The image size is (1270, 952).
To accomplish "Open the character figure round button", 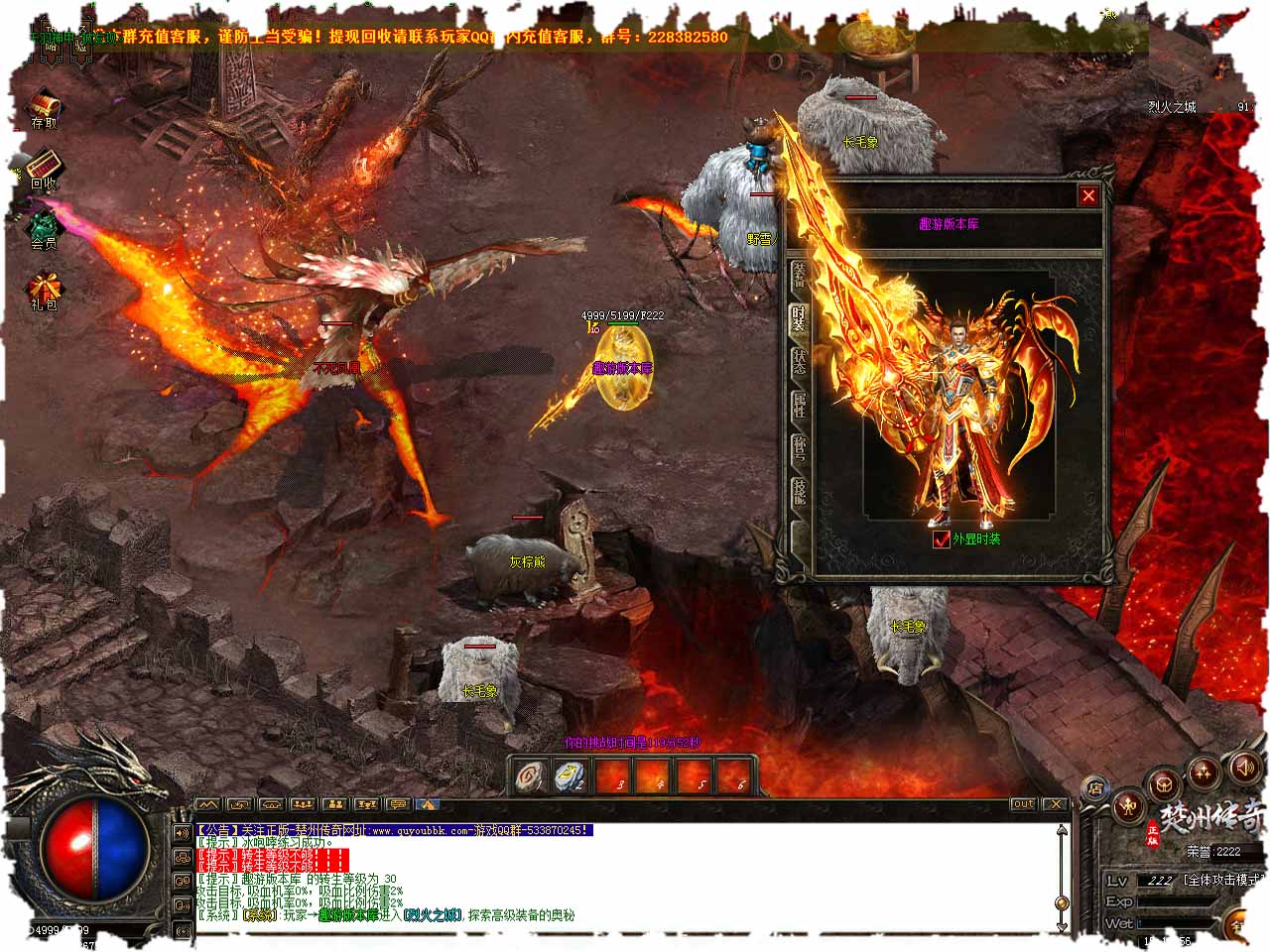I will 1128,808.
